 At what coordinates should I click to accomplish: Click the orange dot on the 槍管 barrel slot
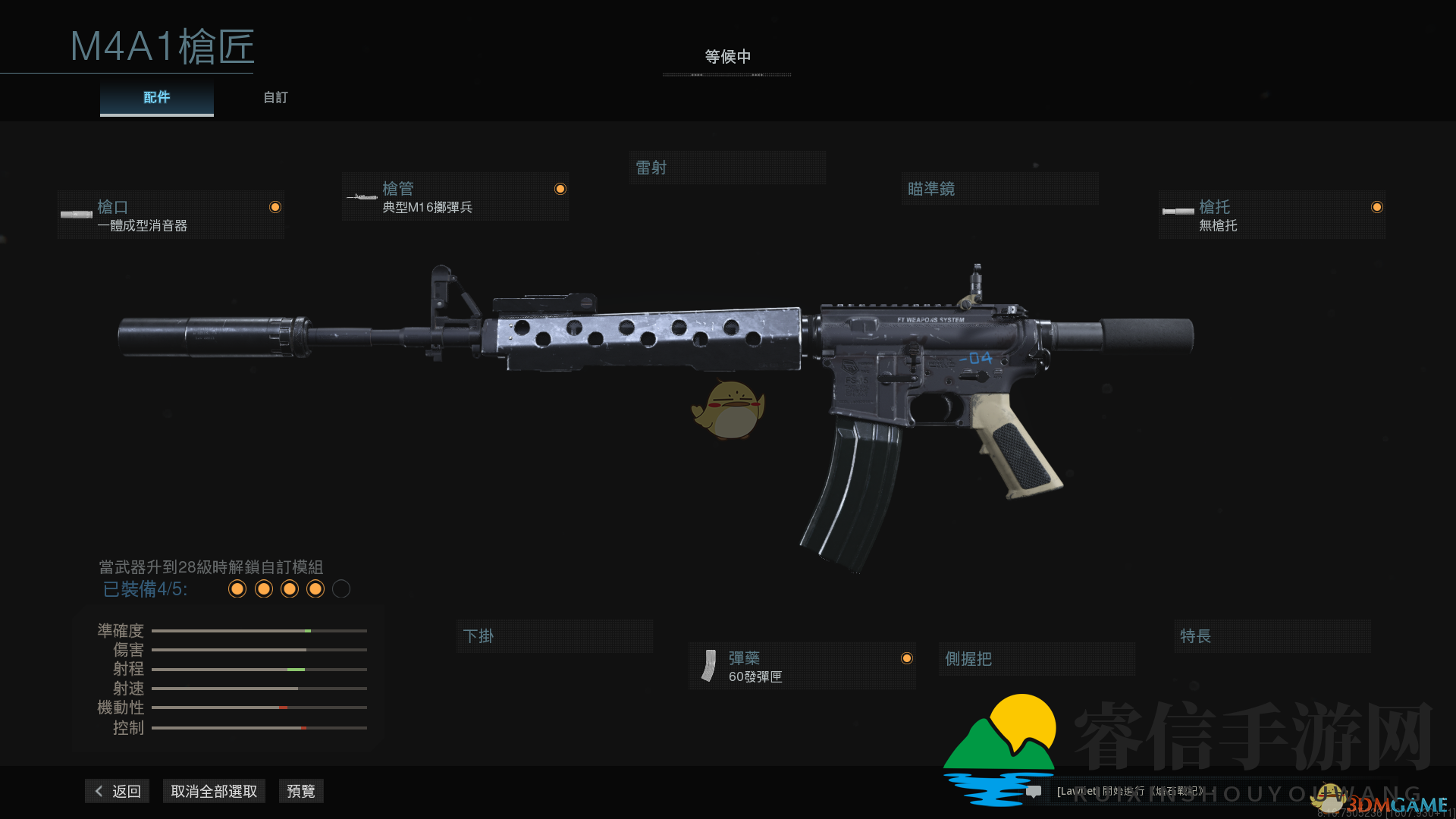pos(560,188)
